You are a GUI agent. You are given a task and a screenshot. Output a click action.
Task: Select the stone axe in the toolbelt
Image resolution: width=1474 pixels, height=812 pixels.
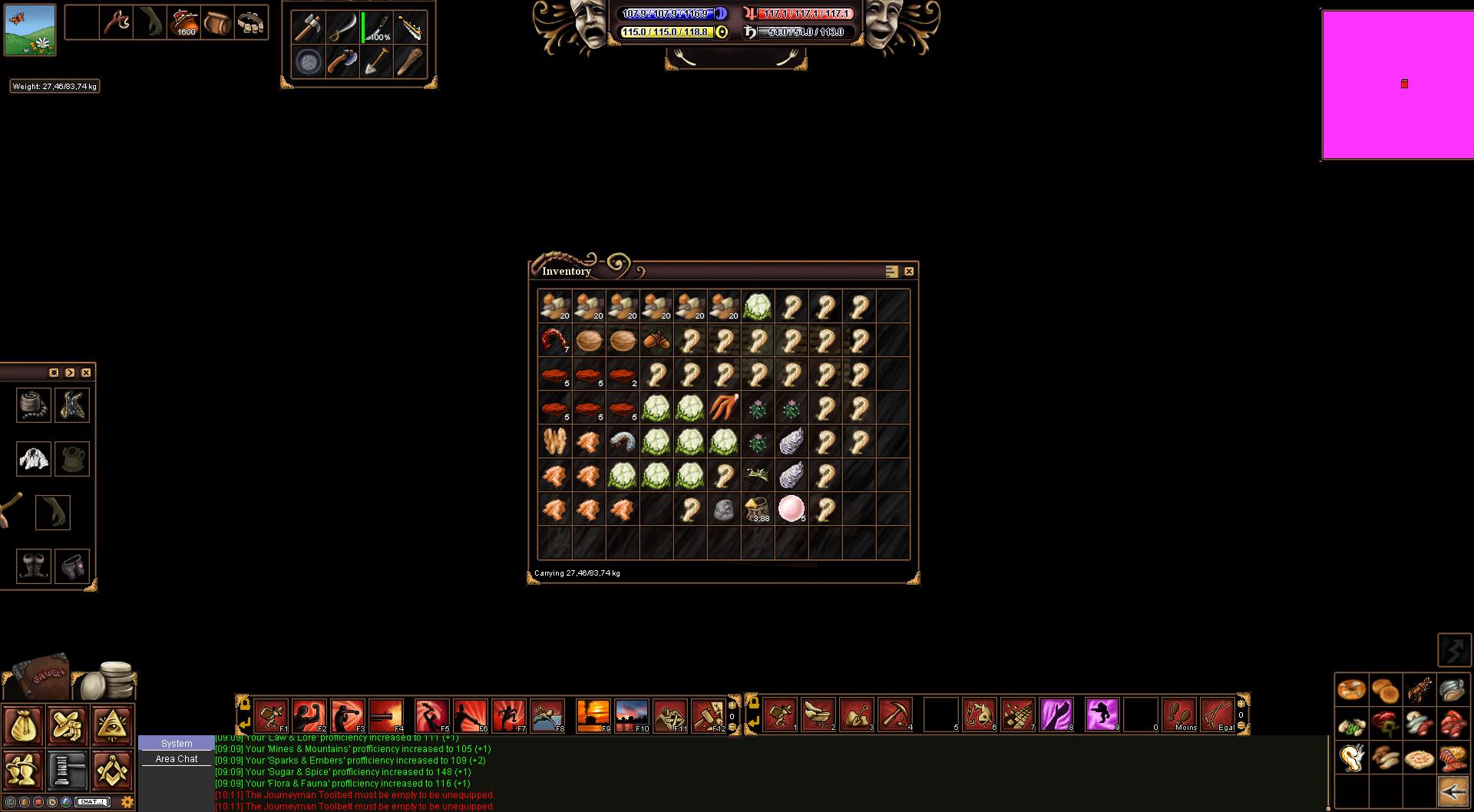point(309,28)
